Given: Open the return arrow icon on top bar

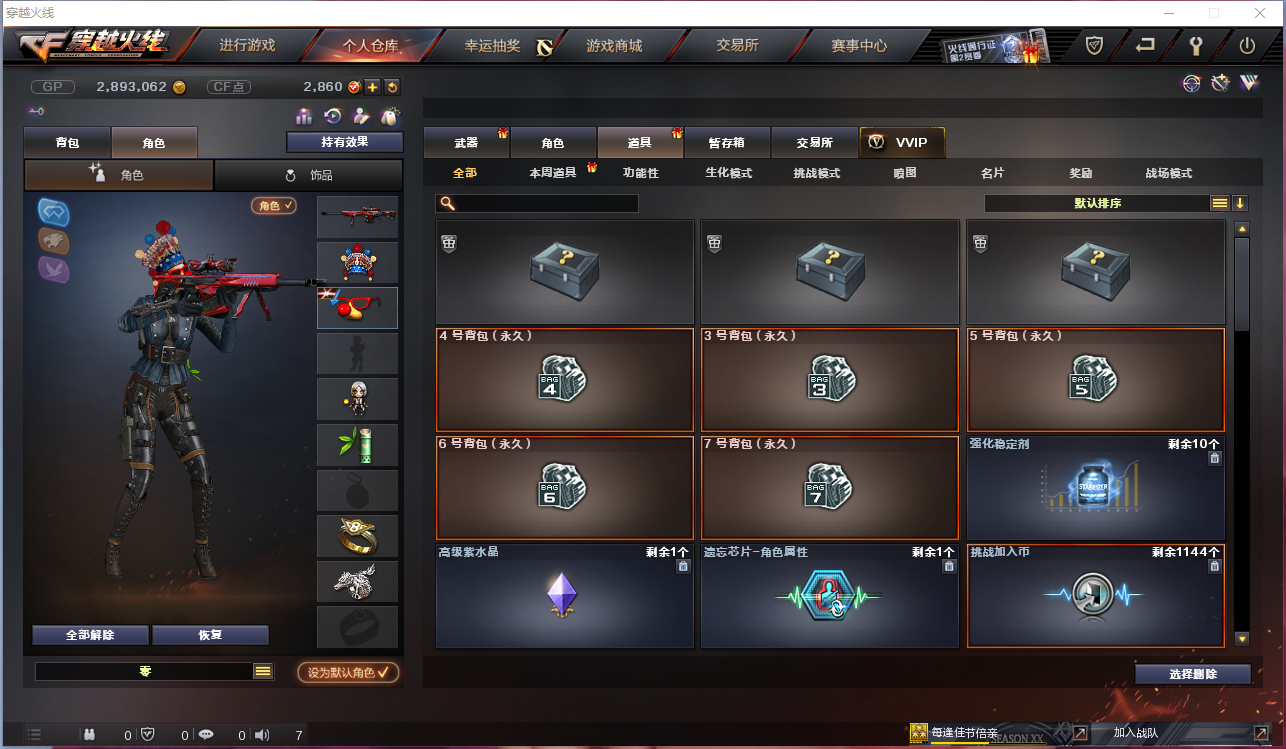Looking at the screenshot, I should 1144,45.
